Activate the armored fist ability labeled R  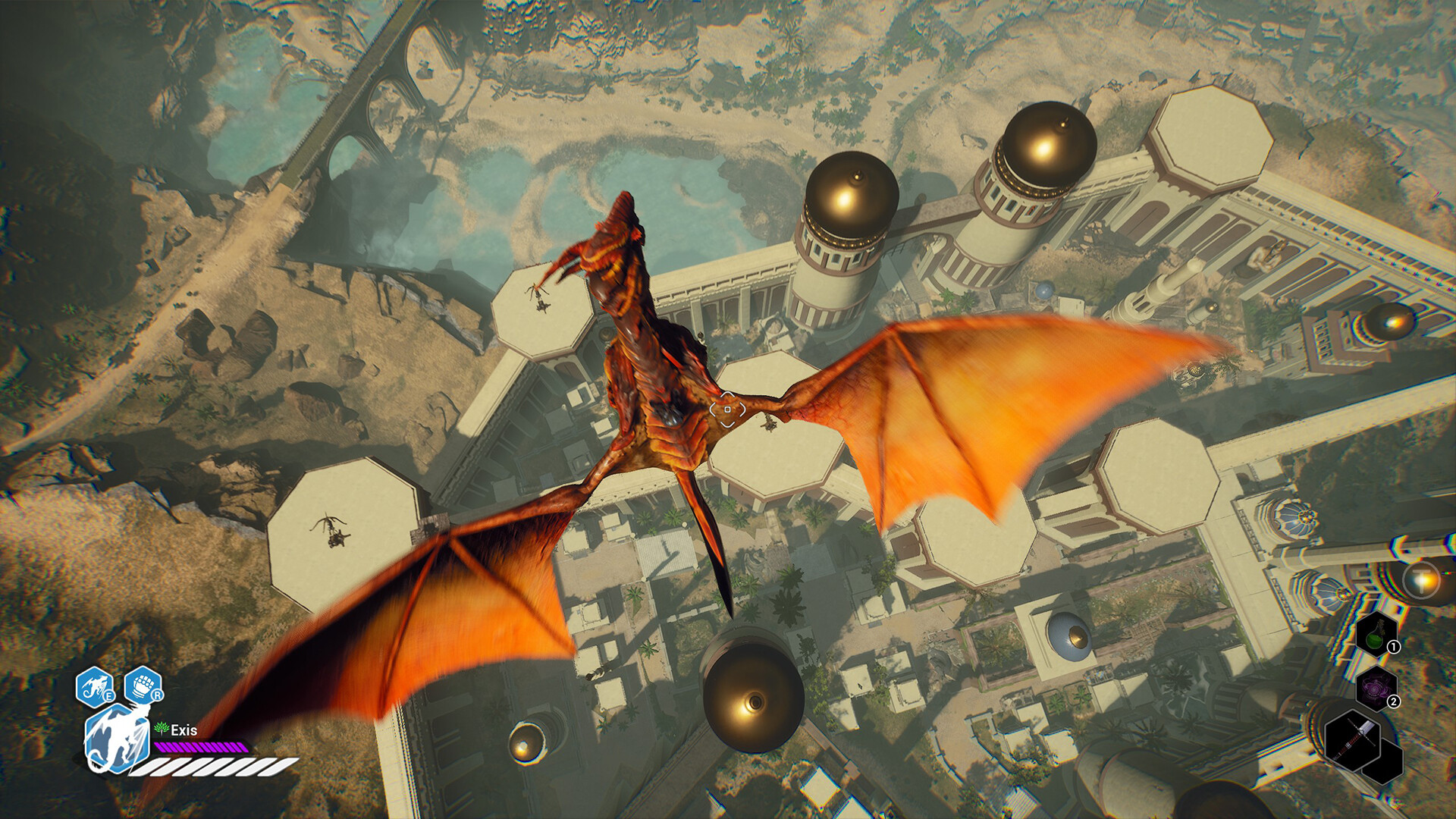(x=142, y=683)
